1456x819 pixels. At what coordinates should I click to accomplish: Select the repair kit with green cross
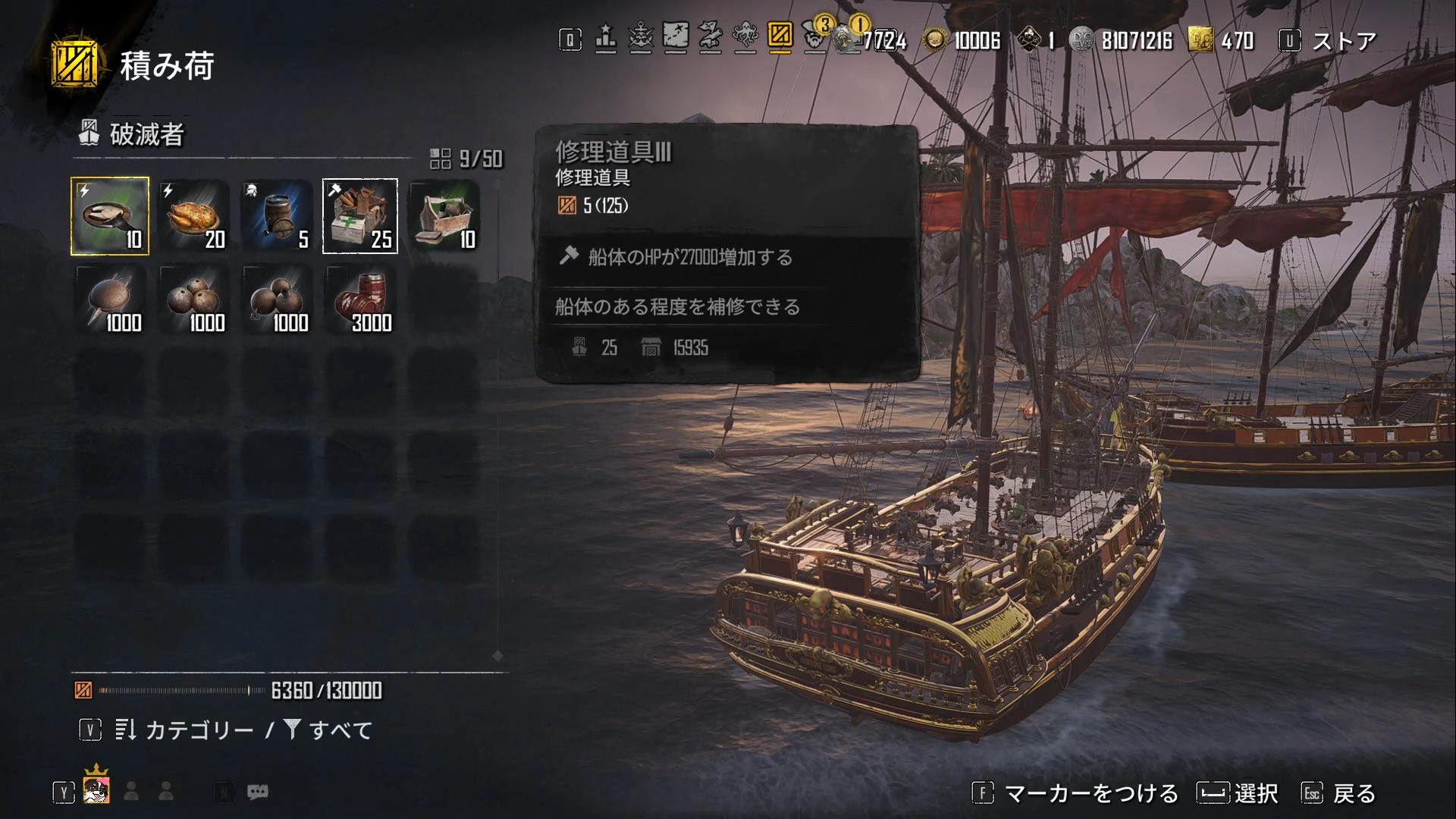[x=360, y=216]
